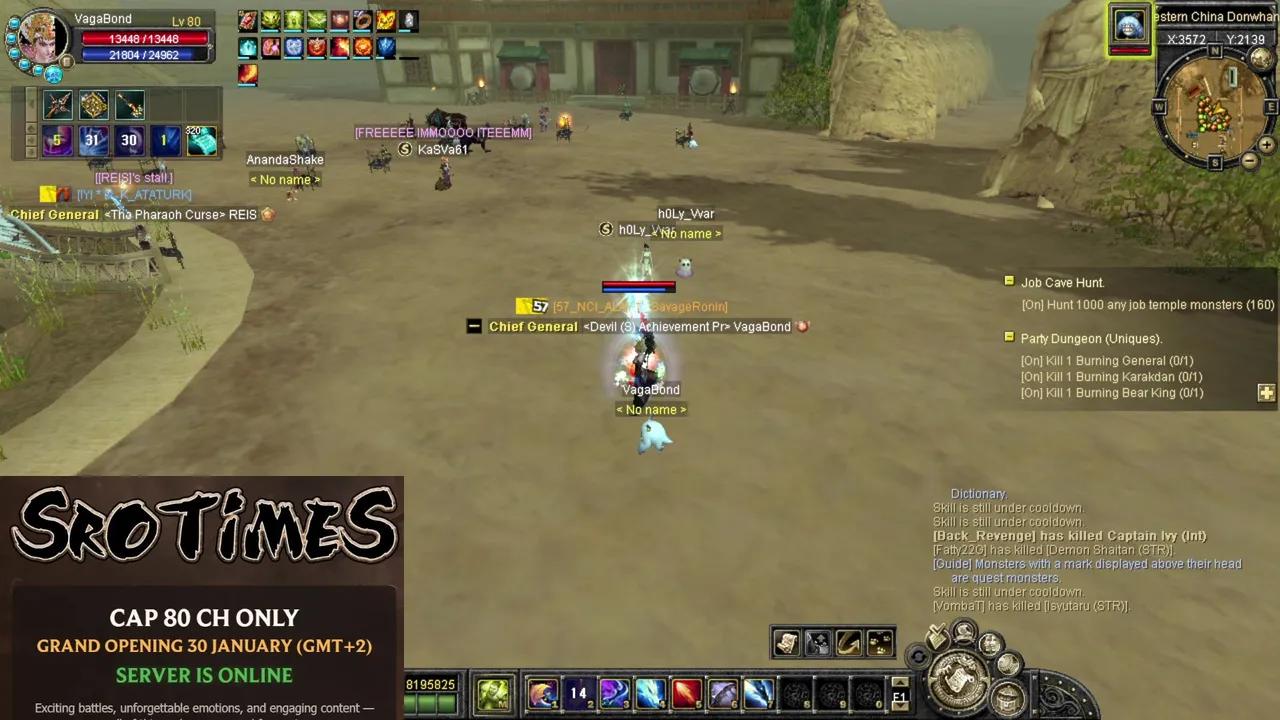Use the scroll item showing 320 count
1280x720 pixels.
pos(200,141)
